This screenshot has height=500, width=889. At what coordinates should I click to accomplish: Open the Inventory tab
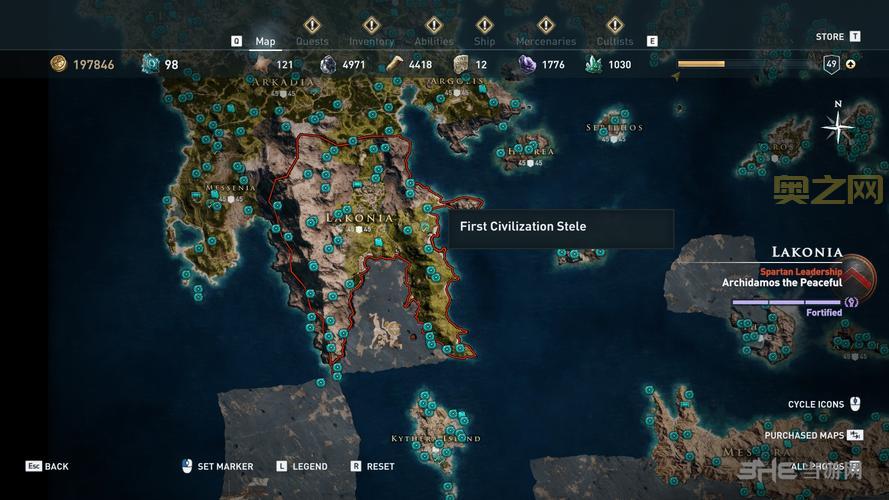(x=371, y=41)
